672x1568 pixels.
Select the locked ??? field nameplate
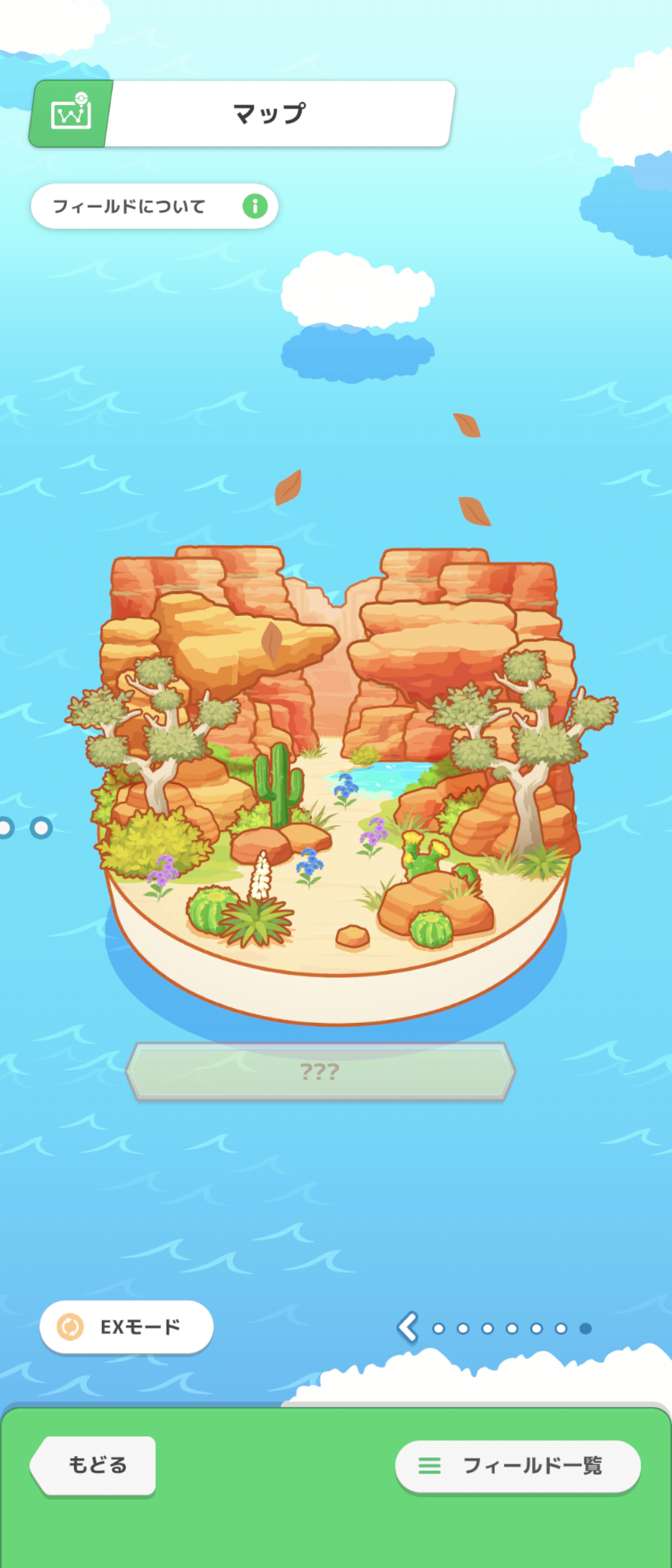click(320, 1071)
